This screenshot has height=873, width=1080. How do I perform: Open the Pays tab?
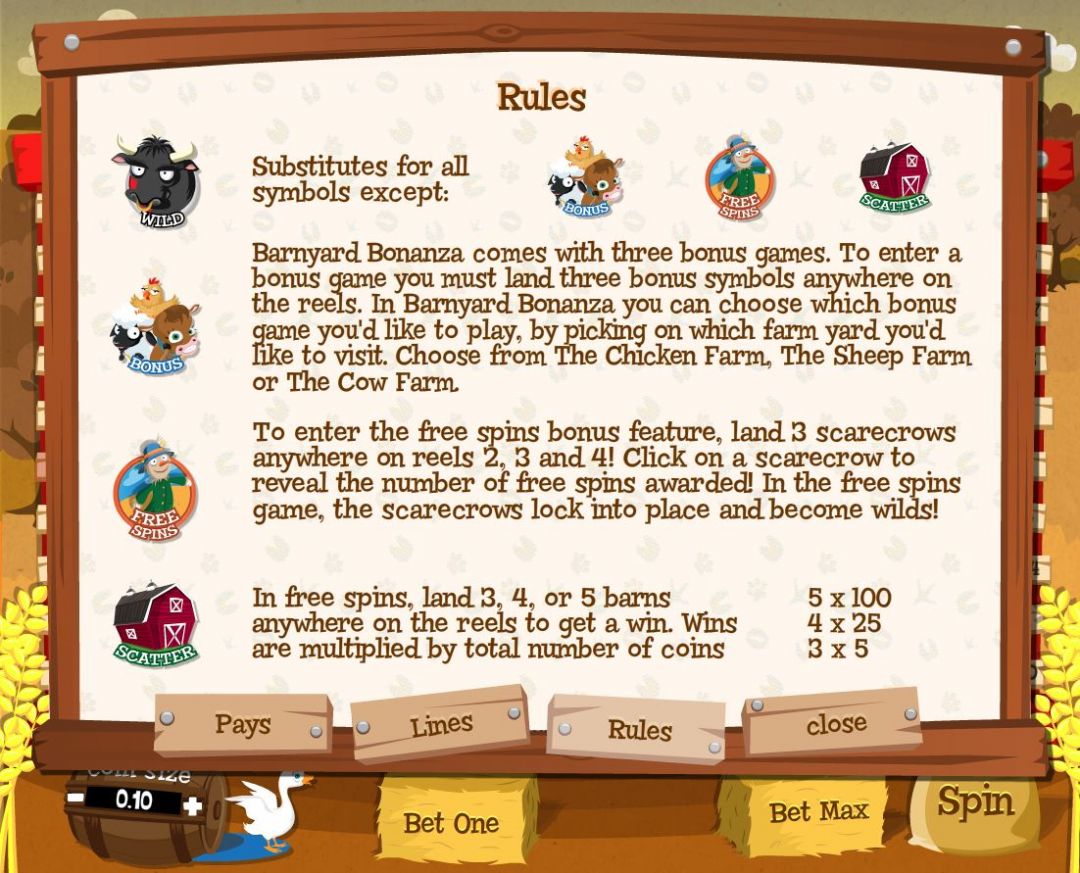(x=242, y=724)
